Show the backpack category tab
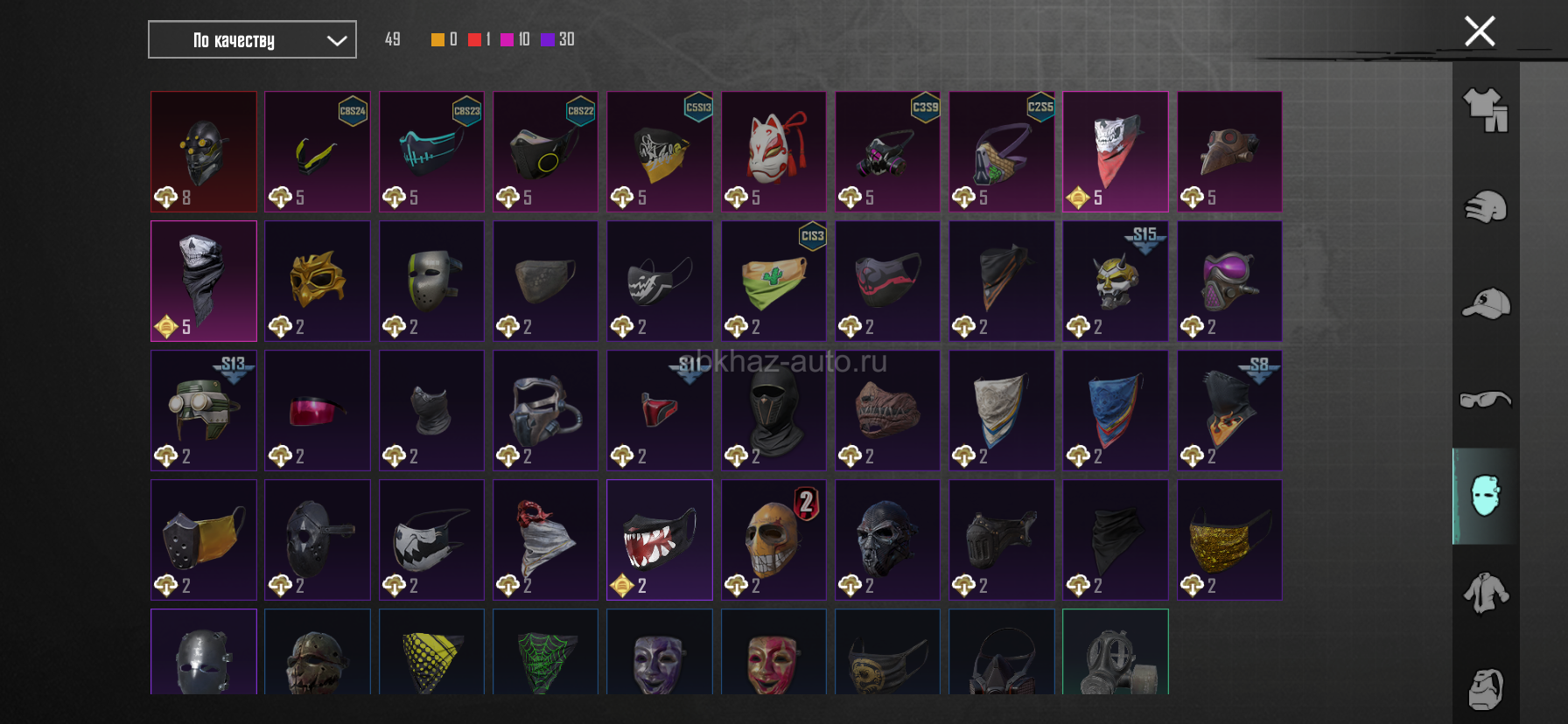Screen dimensions: 1568x724 pyautogui.click(x=1486, y=689)
